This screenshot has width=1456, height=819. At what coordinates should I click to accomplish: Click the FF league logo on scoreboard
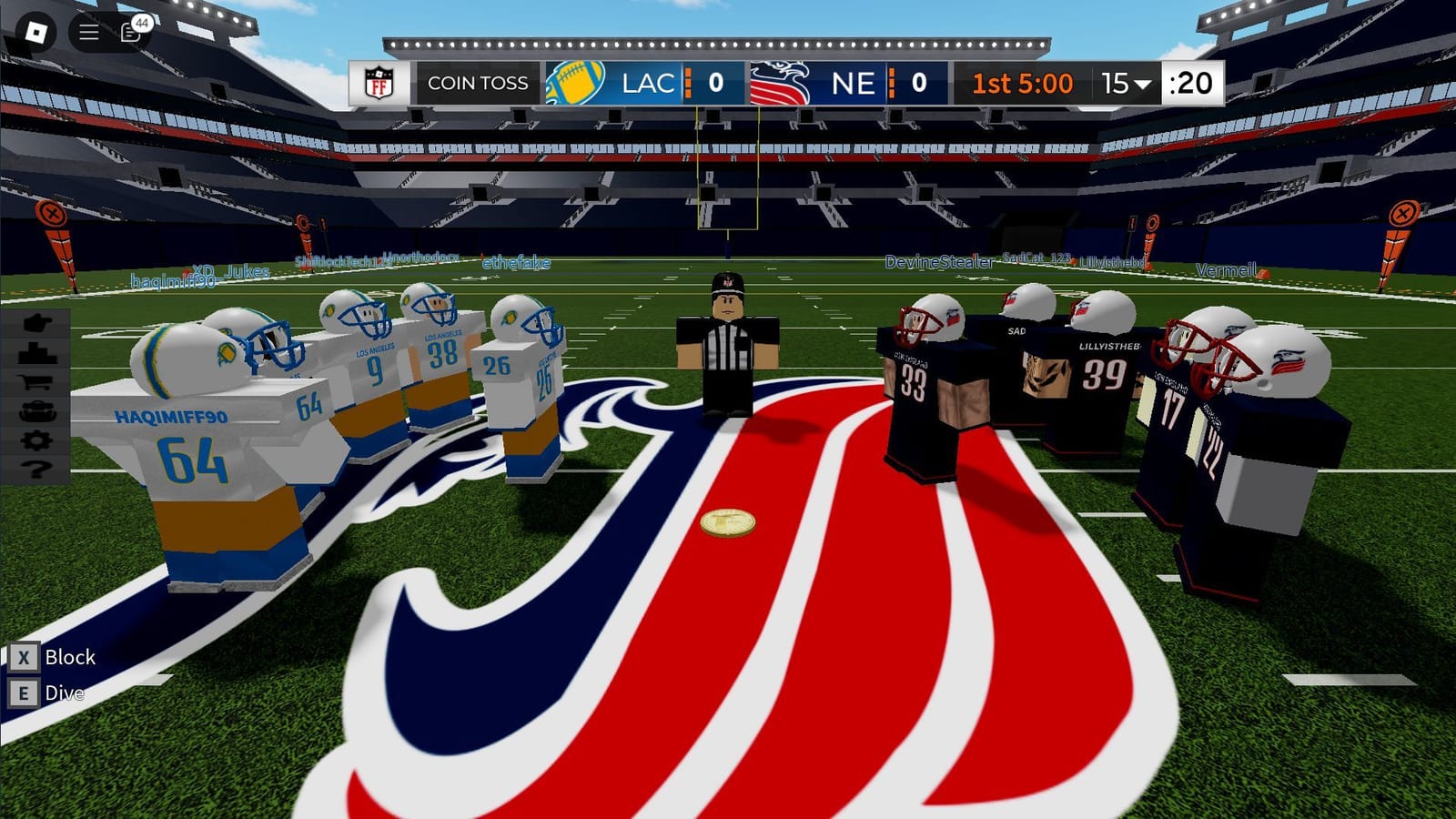[376, 83]
